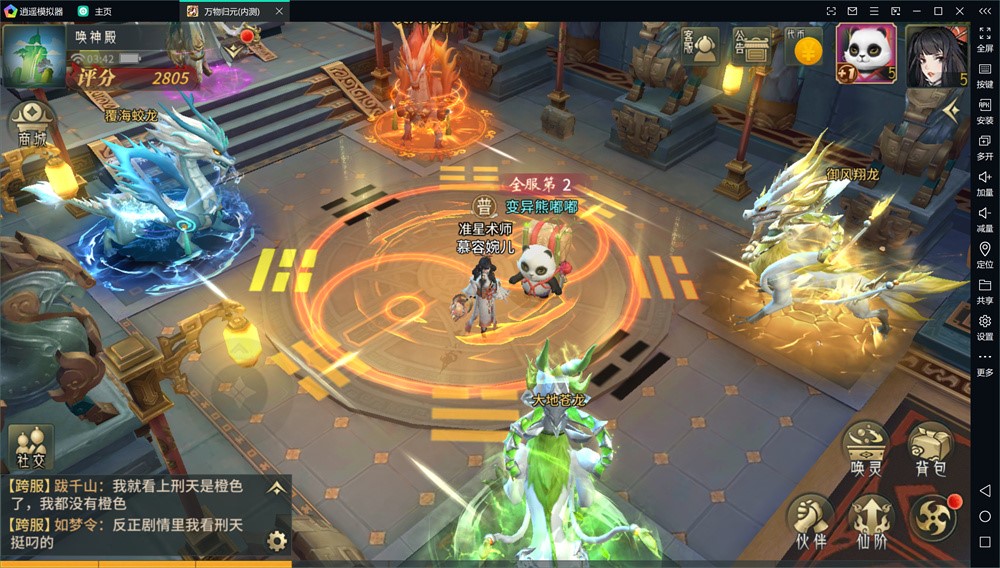
Task: Select the panda pet portrait
Action: point(865,52)
